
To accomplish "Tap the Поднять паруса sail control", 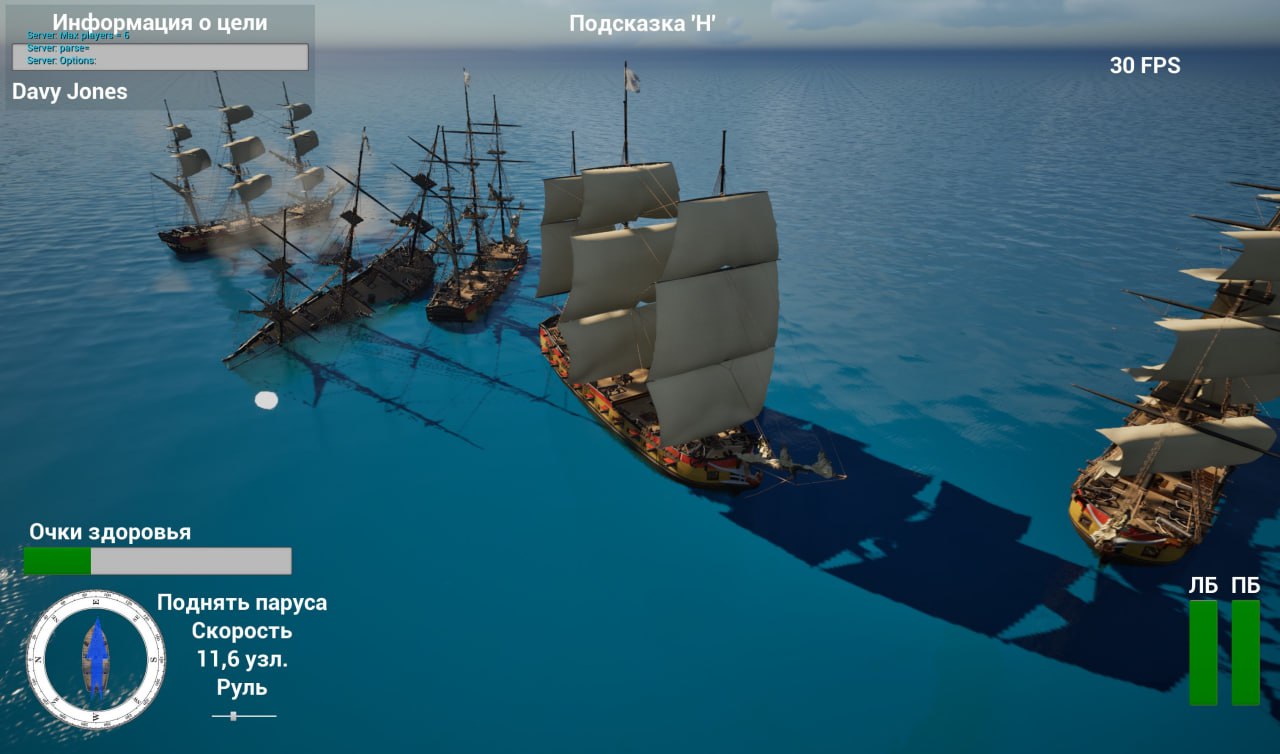I will pyautogui.click(x=241, y=603).
